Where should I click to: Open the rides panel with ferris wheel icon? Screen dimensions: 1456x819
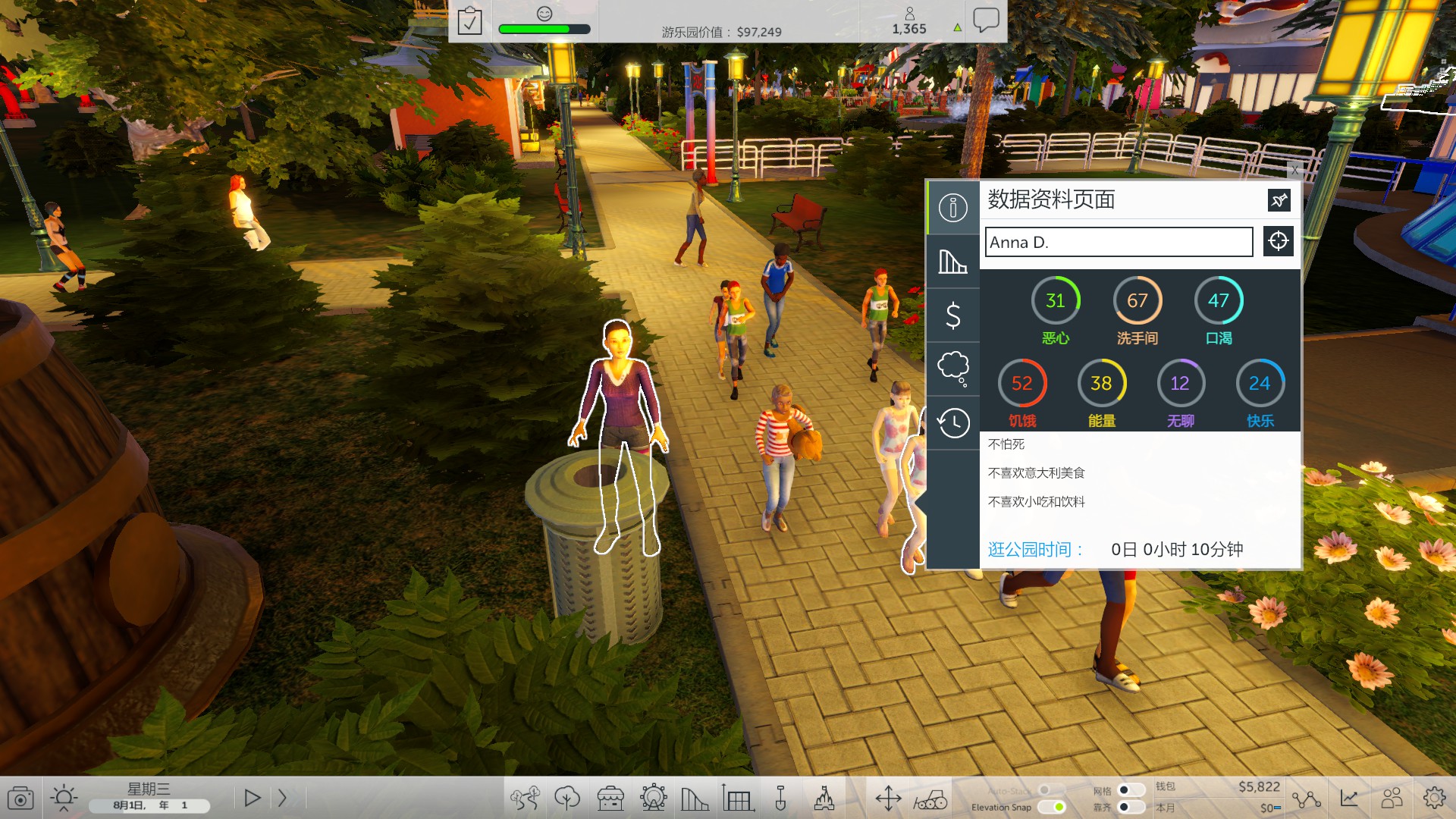(653, 798)
